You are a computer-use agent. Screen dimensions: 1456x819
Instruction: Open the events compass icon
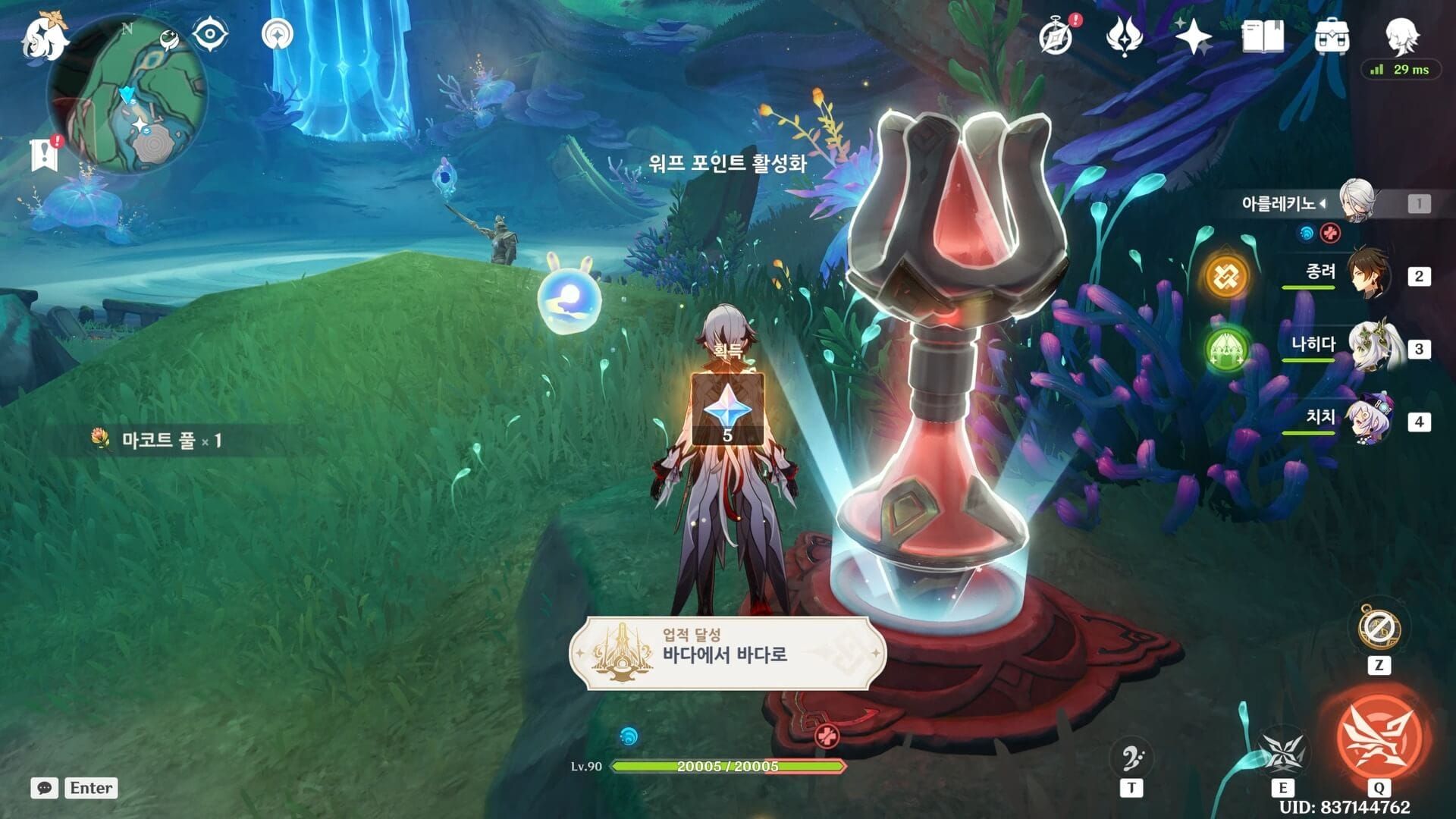[1056, 36]
